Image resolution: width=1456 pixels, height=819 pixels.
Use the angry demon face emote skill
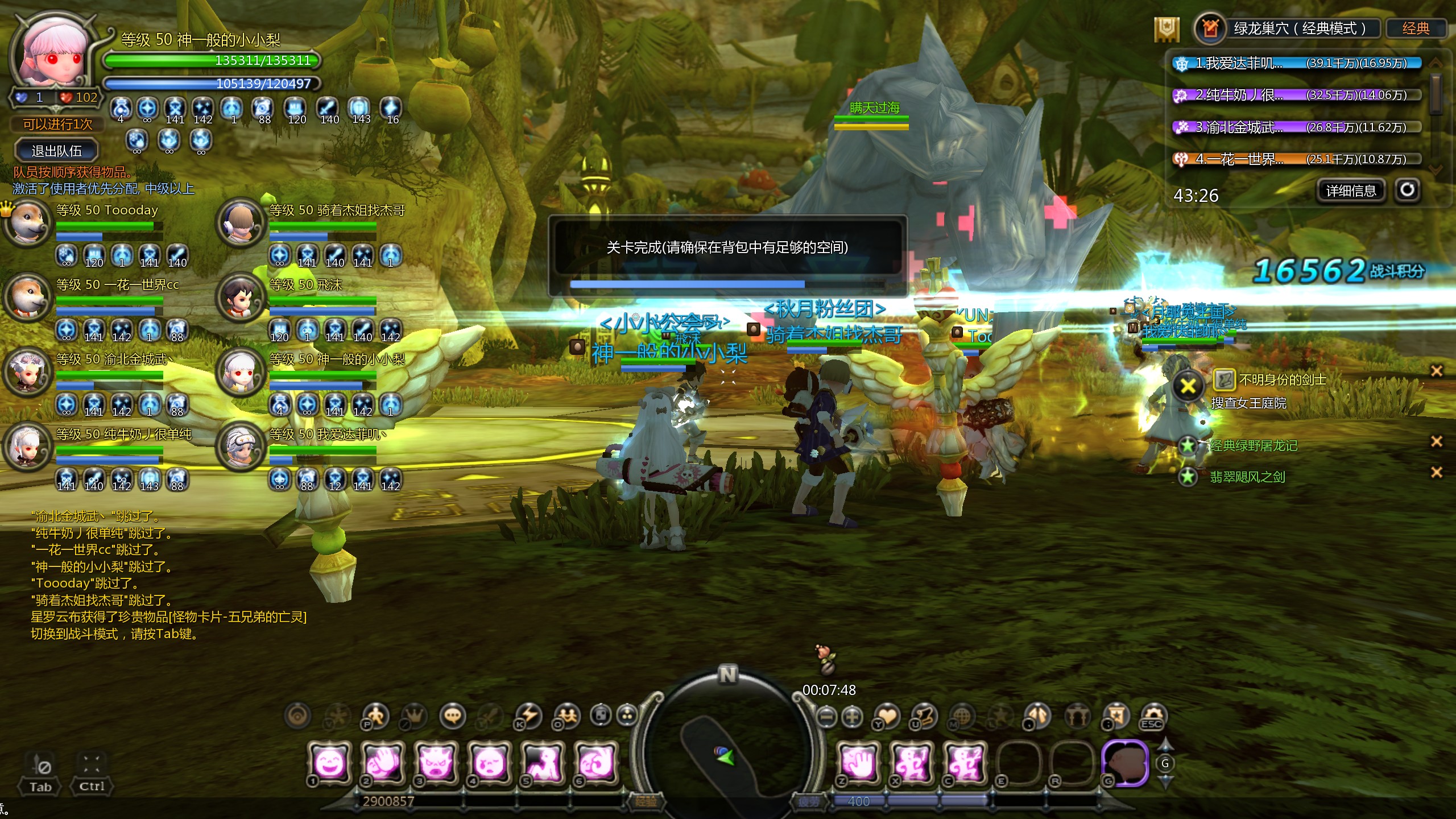[x=436, y=762]
